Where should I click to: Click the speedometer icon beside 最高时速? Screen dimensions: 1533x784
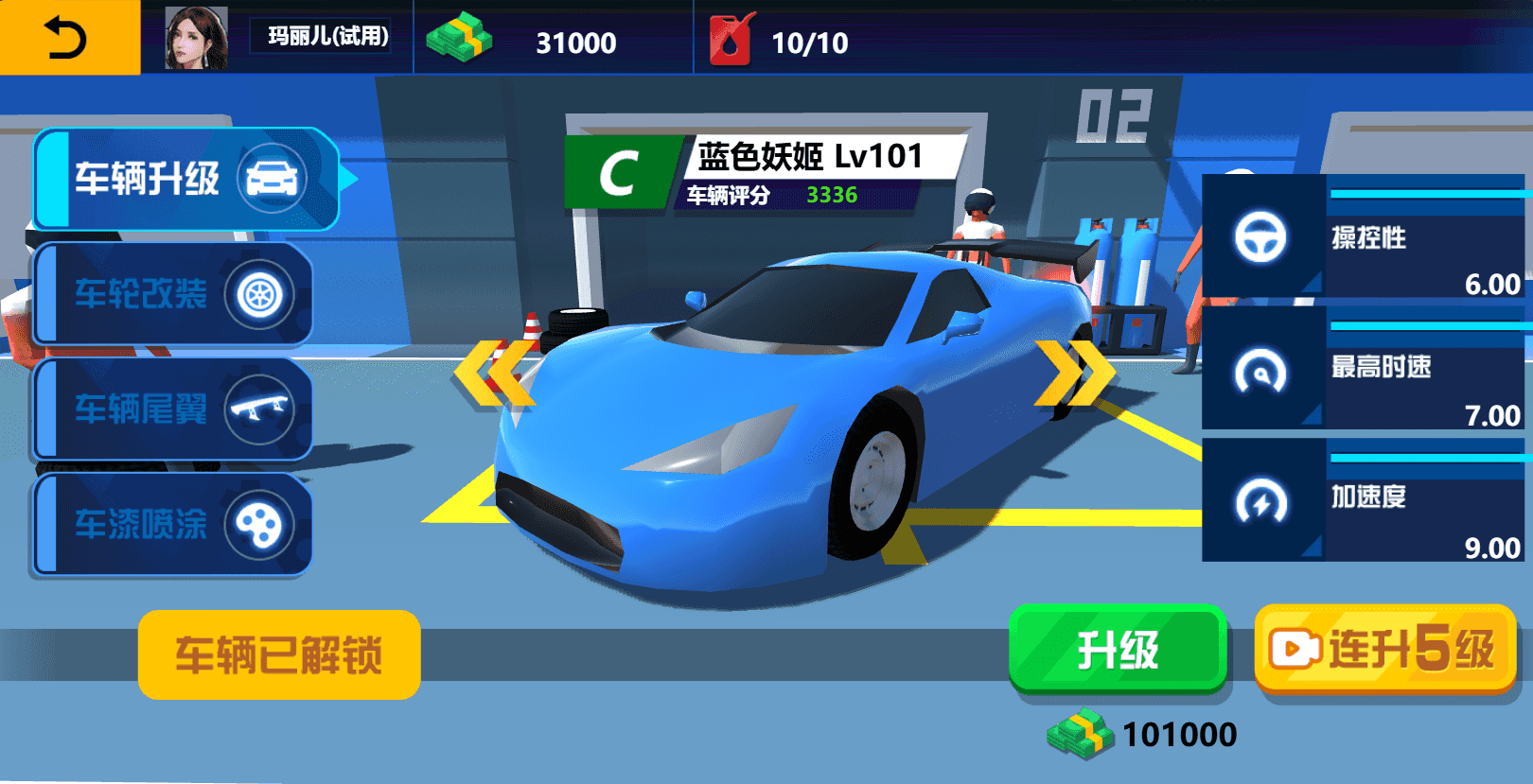coord(1259,372)
